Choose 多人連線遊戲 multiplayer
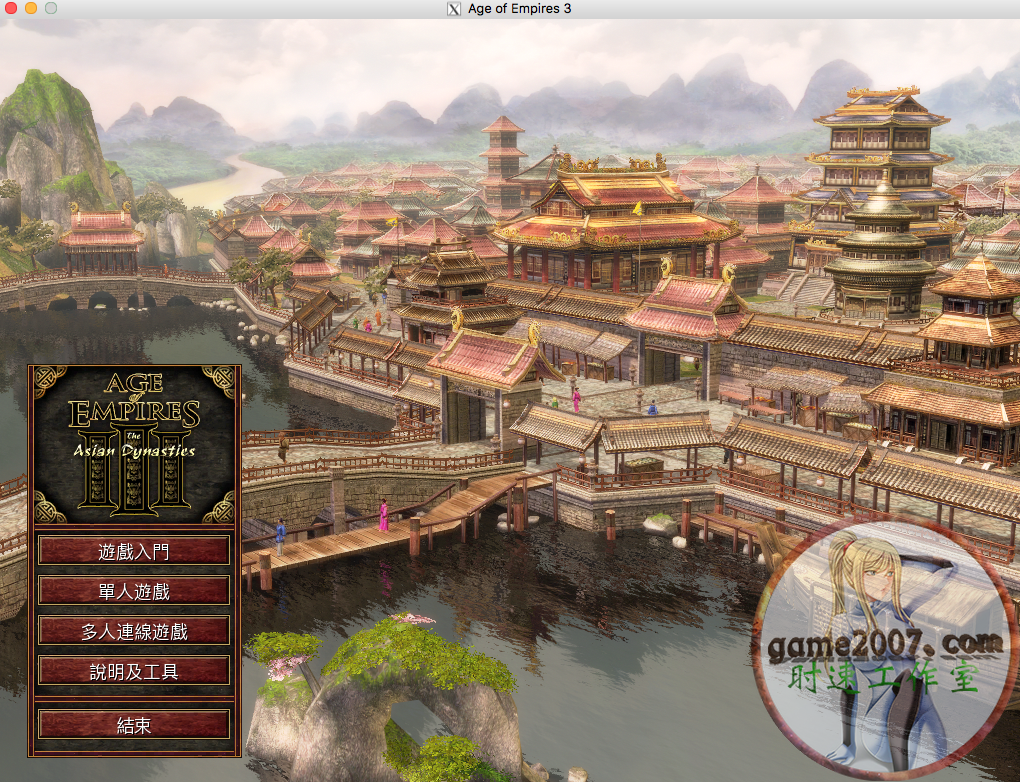This screenshot has width=1020, height=782. [x=134, y=631]
